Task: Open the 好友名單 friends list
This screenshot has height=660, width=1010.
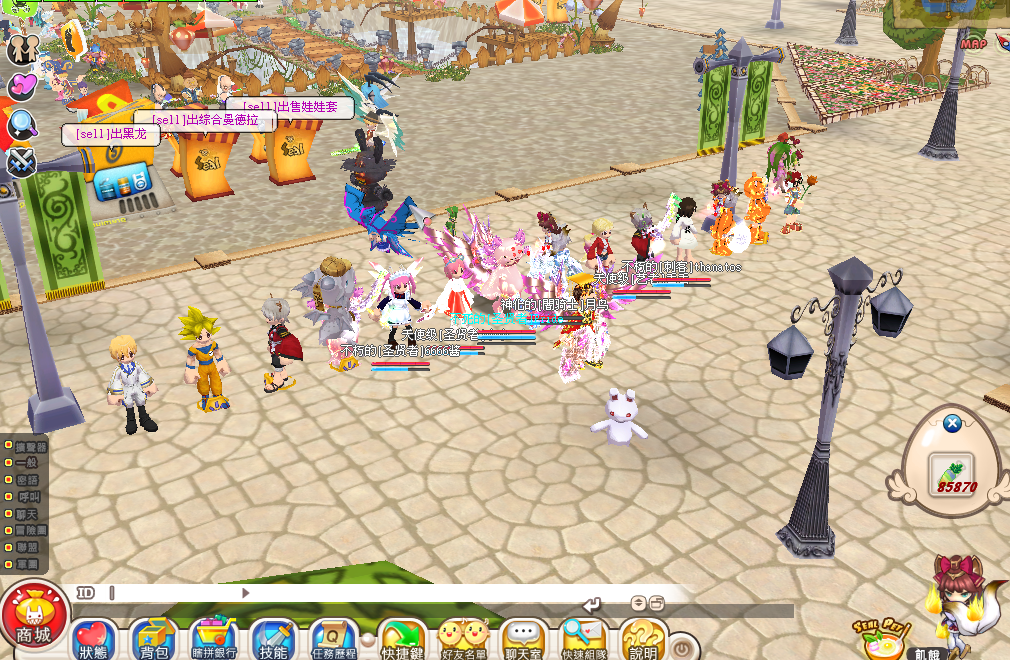Action: [x=463, y=640]
